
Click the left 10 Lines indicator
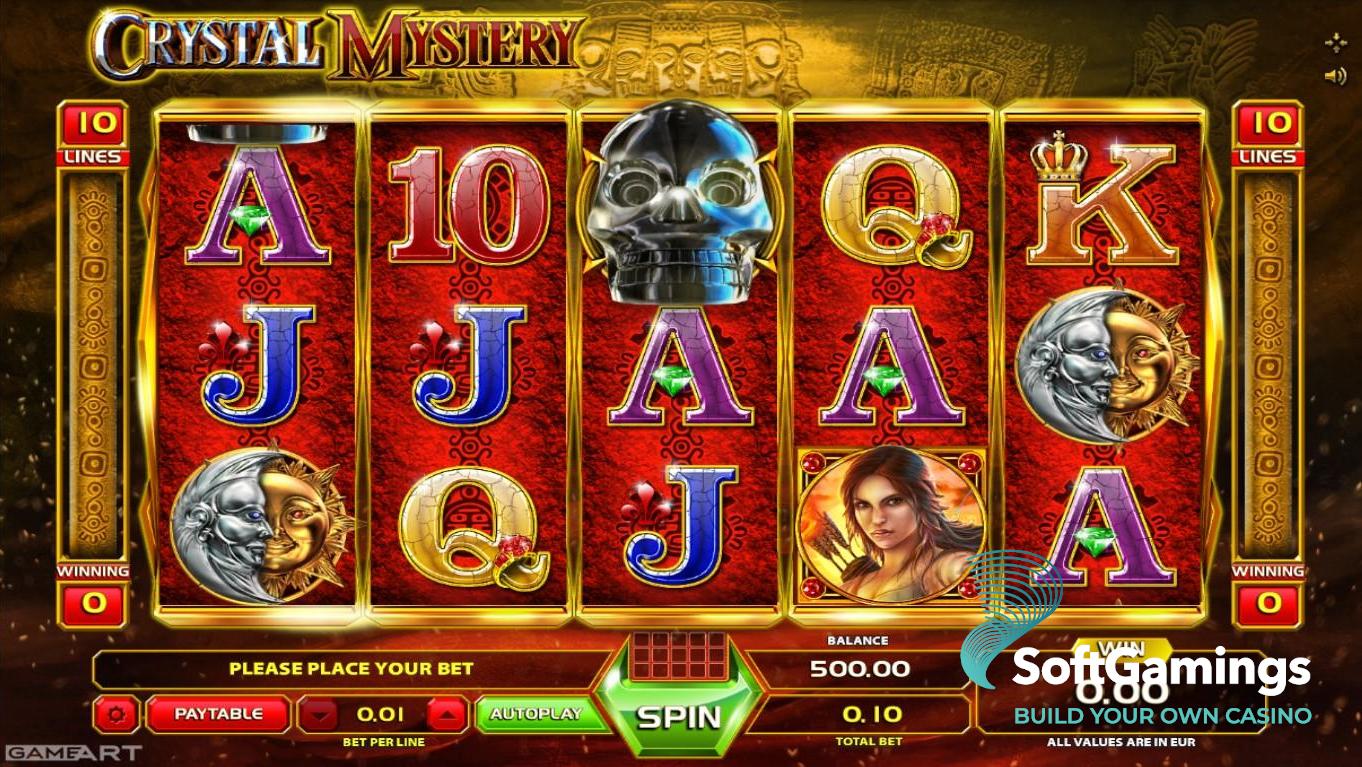coord(94,135)
